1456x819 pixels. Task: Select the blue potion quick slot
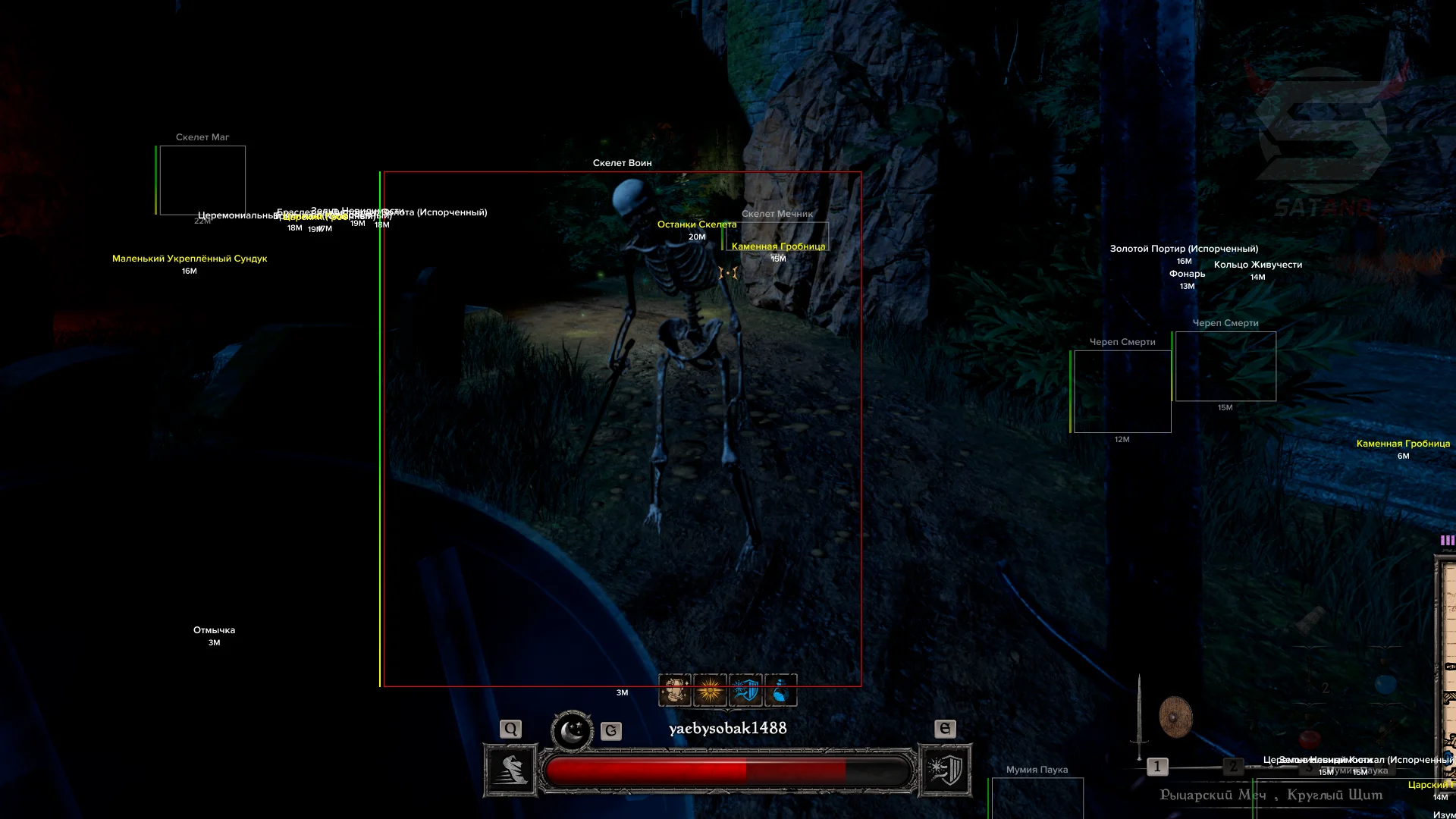pos(1385,684)
